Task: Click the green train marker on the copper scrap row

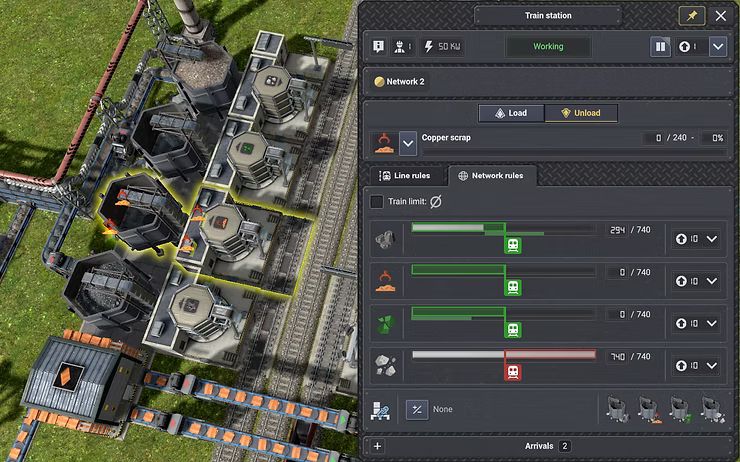Action: (513, 288)
